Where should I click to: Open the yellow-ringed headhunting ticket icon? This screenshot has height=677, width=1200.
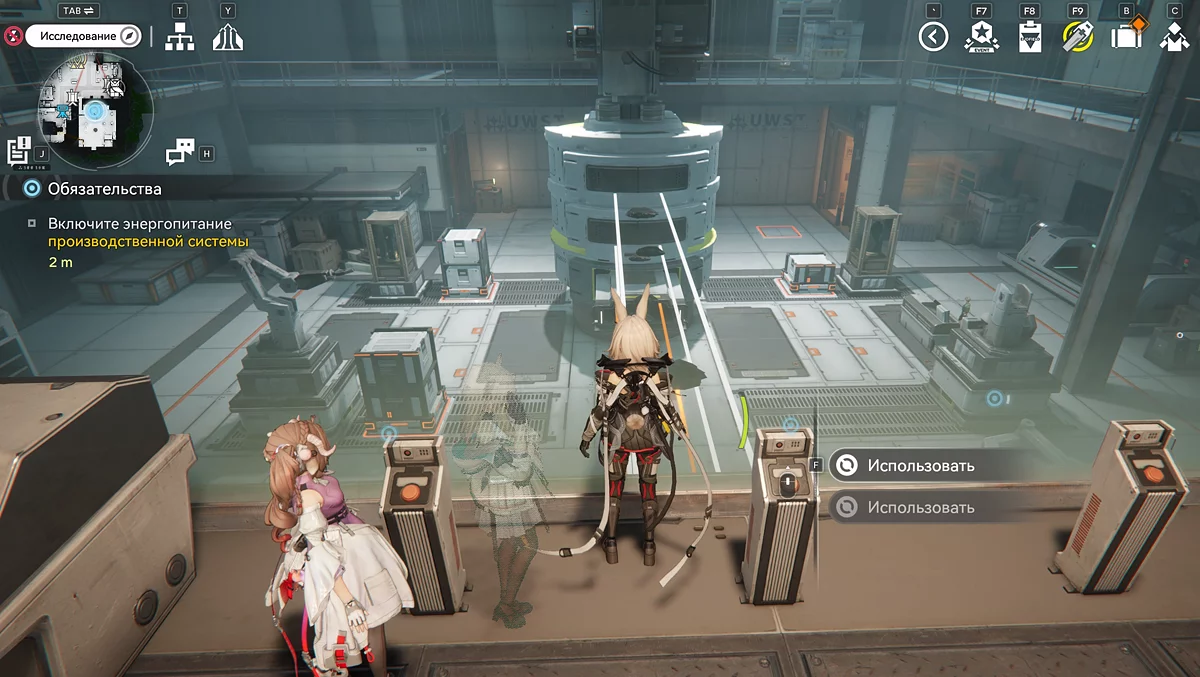[x=1077, y=38]
